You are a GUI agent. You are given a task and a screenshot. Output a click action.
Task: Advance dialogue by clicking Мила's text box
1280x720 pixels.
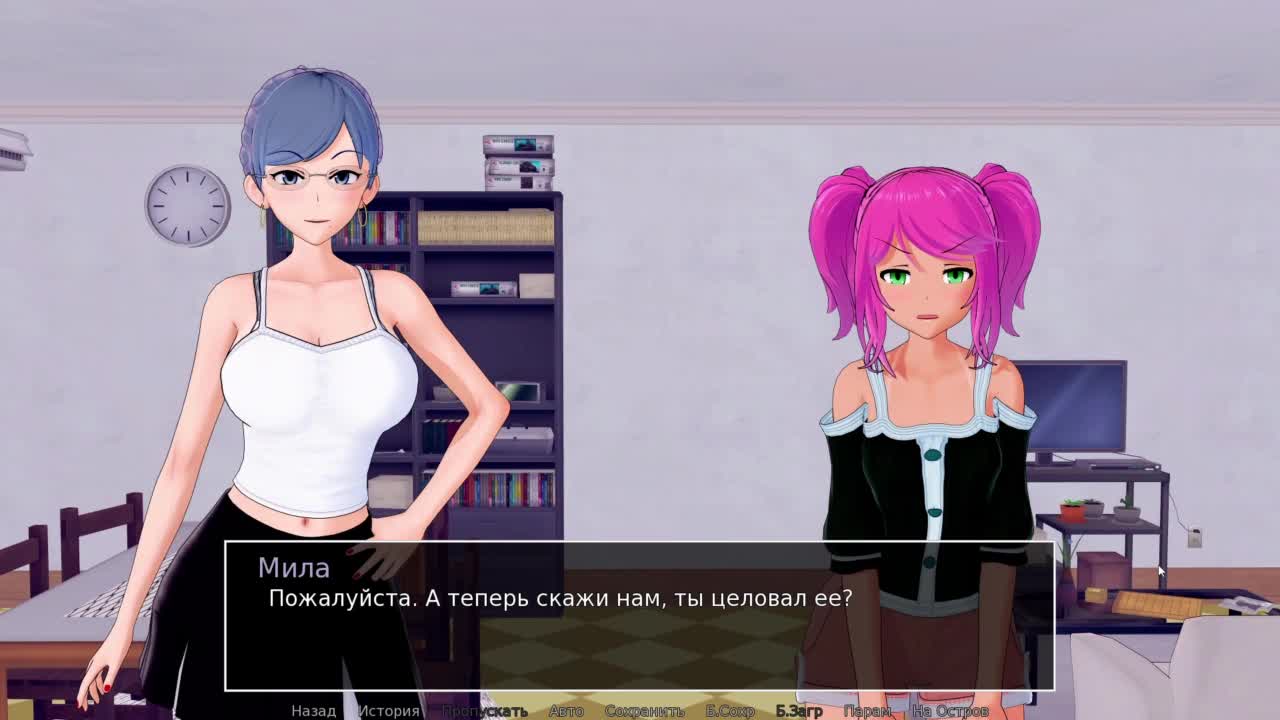[x=640, y=630]
